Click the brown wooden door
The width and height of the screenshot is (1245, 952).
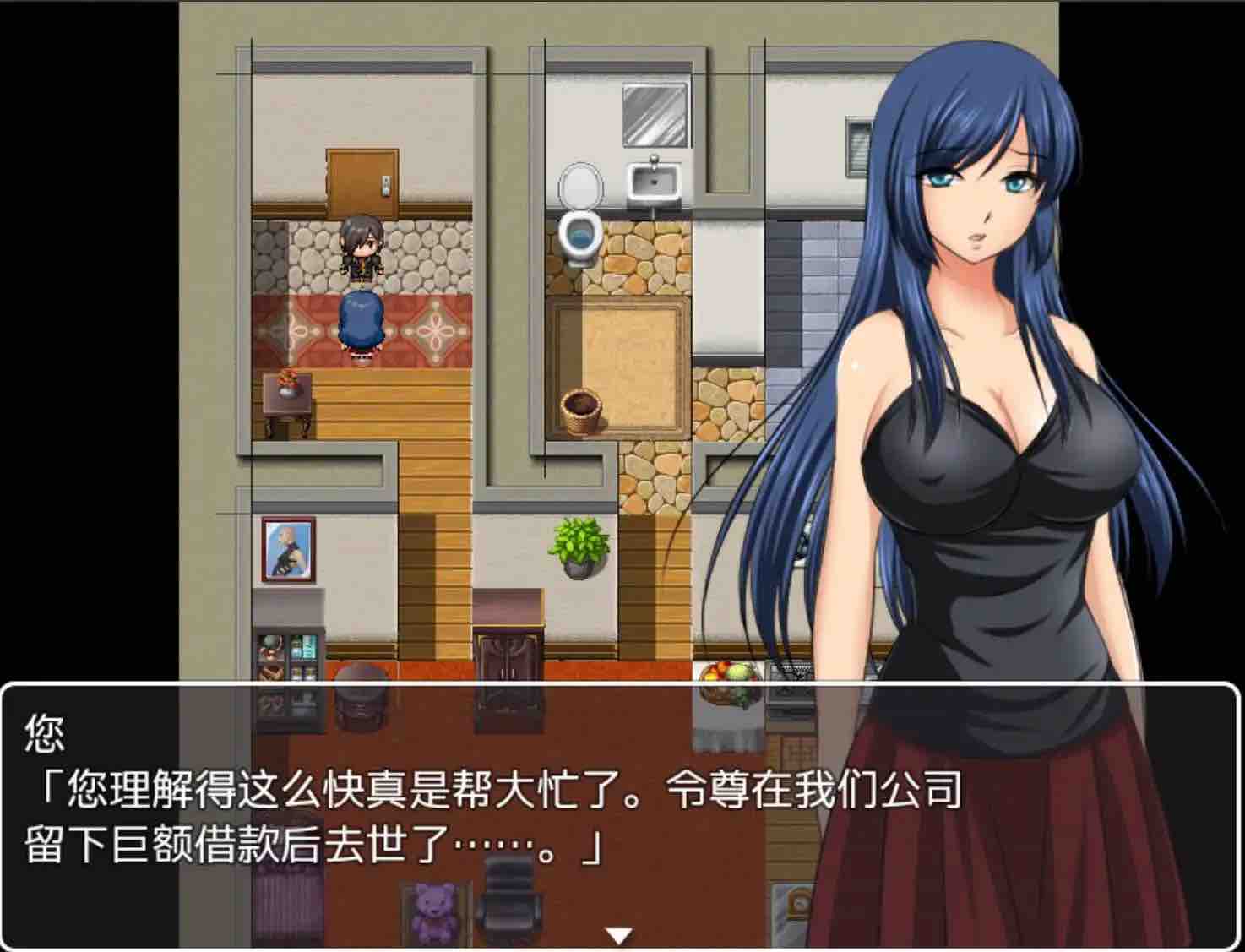click(359, 182)
